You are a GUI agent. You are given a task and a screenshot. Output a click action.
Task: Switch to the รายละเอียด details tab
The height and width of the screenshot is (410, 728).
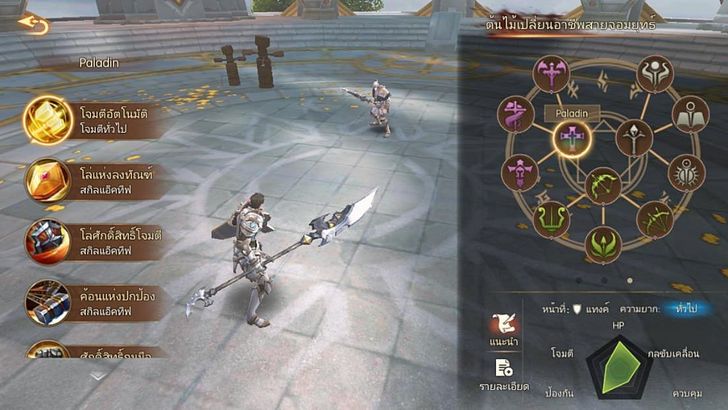503,375
